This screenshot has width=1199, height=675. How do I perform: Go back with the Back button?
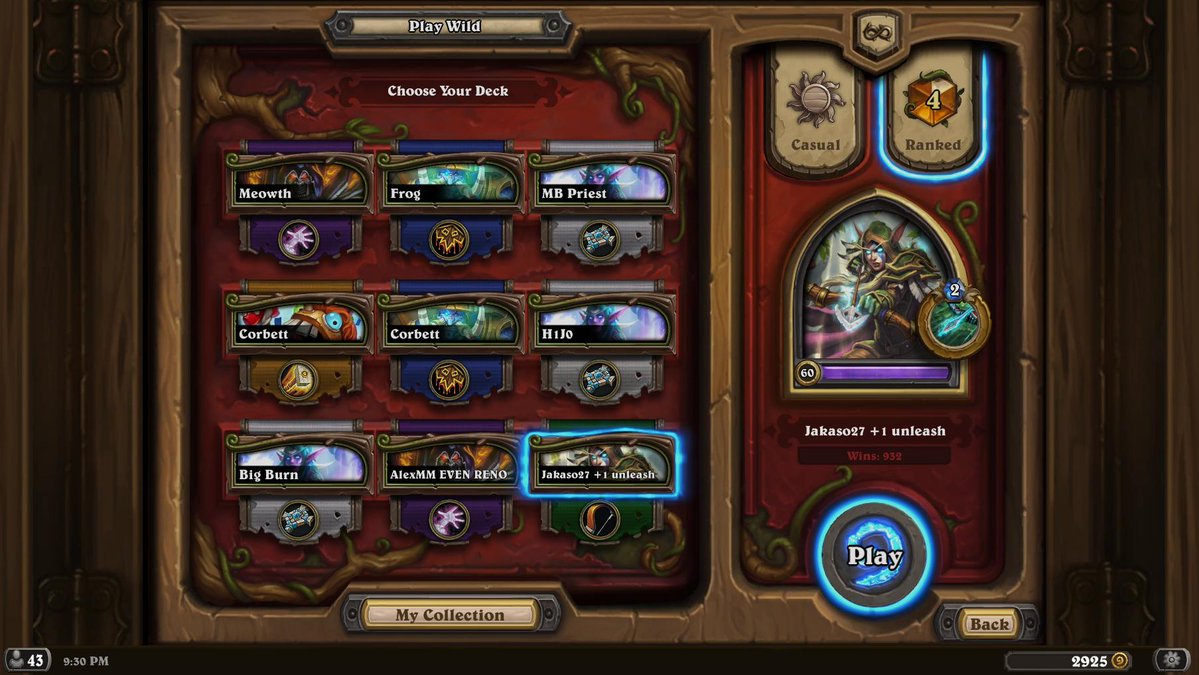(989, 624)
